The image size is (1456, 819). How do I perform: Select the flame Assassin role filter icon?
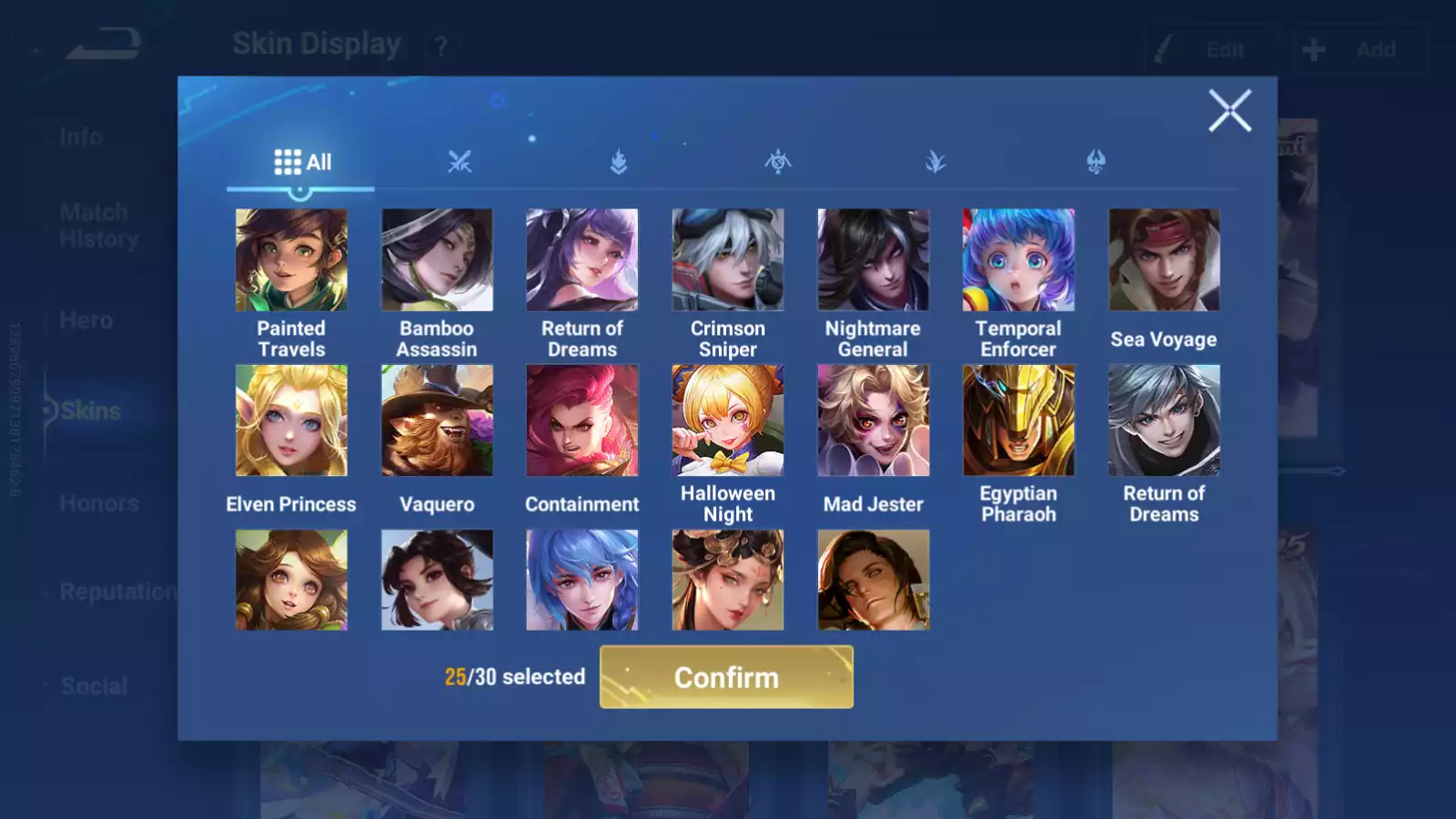point(620,162)
